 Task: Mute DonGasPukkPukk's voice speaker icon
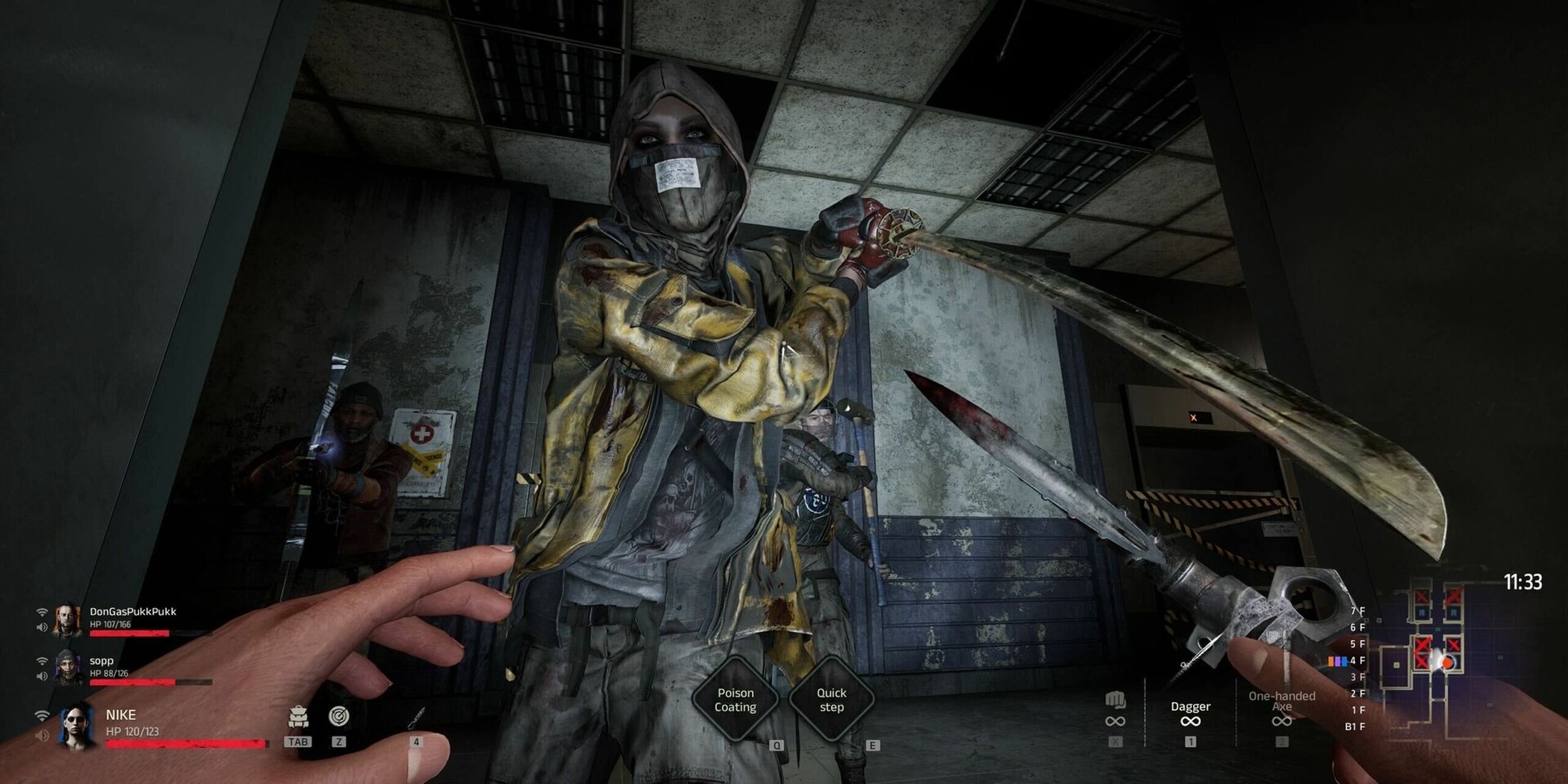(43, 626)
